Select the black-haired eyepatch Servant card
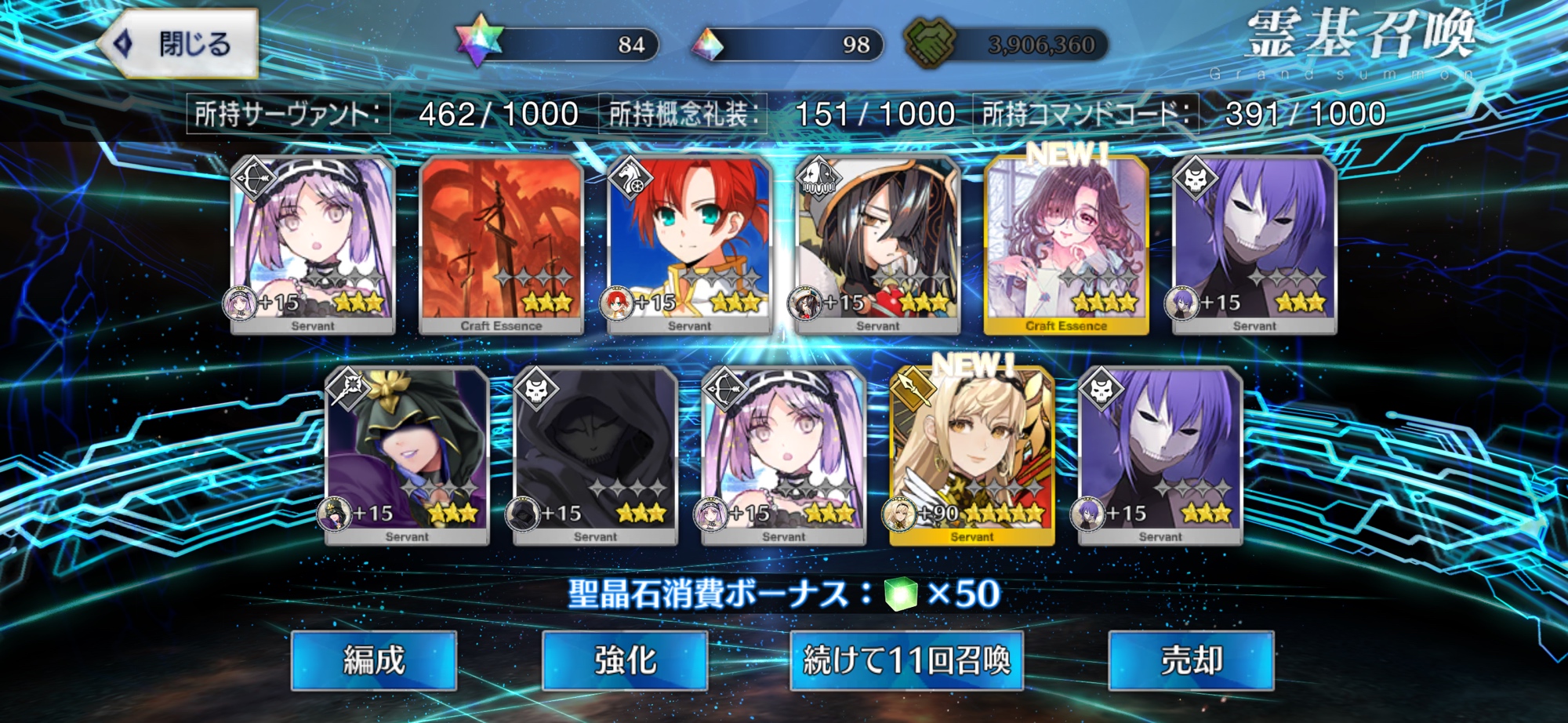 tap(877, 245)
